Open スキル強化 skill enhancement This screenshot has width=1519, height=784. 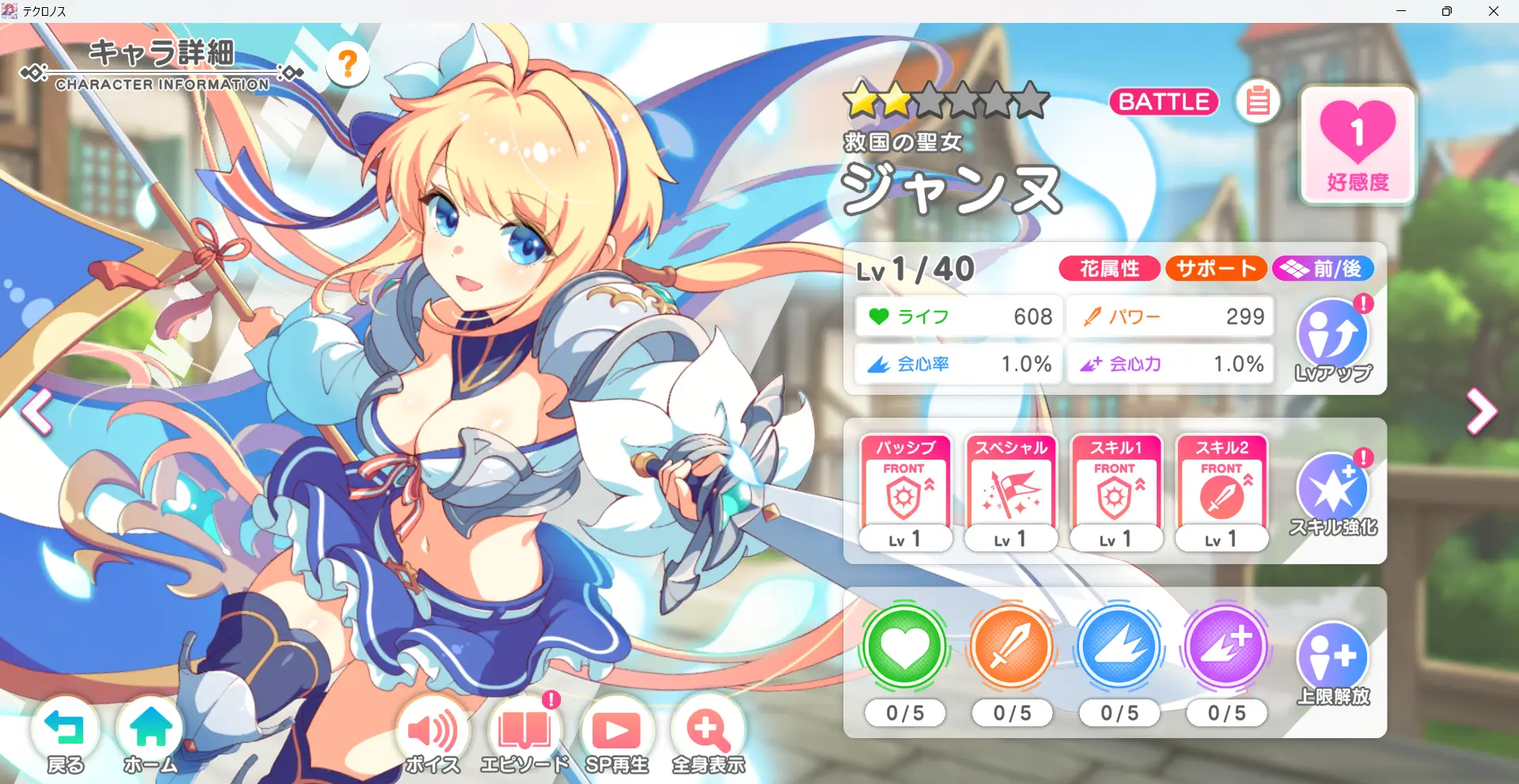[x=1333, y=494]
